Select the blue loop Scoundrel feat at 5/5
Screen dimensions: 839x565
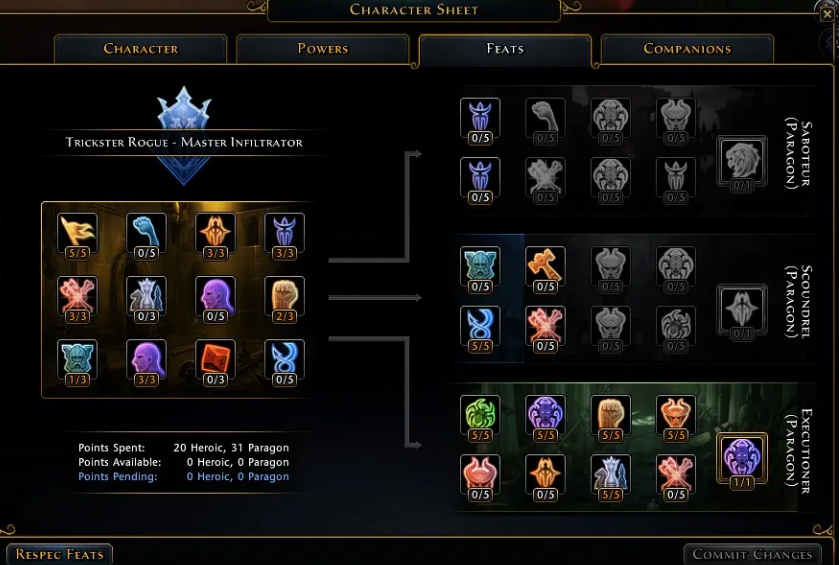click(x=480, y=325)
